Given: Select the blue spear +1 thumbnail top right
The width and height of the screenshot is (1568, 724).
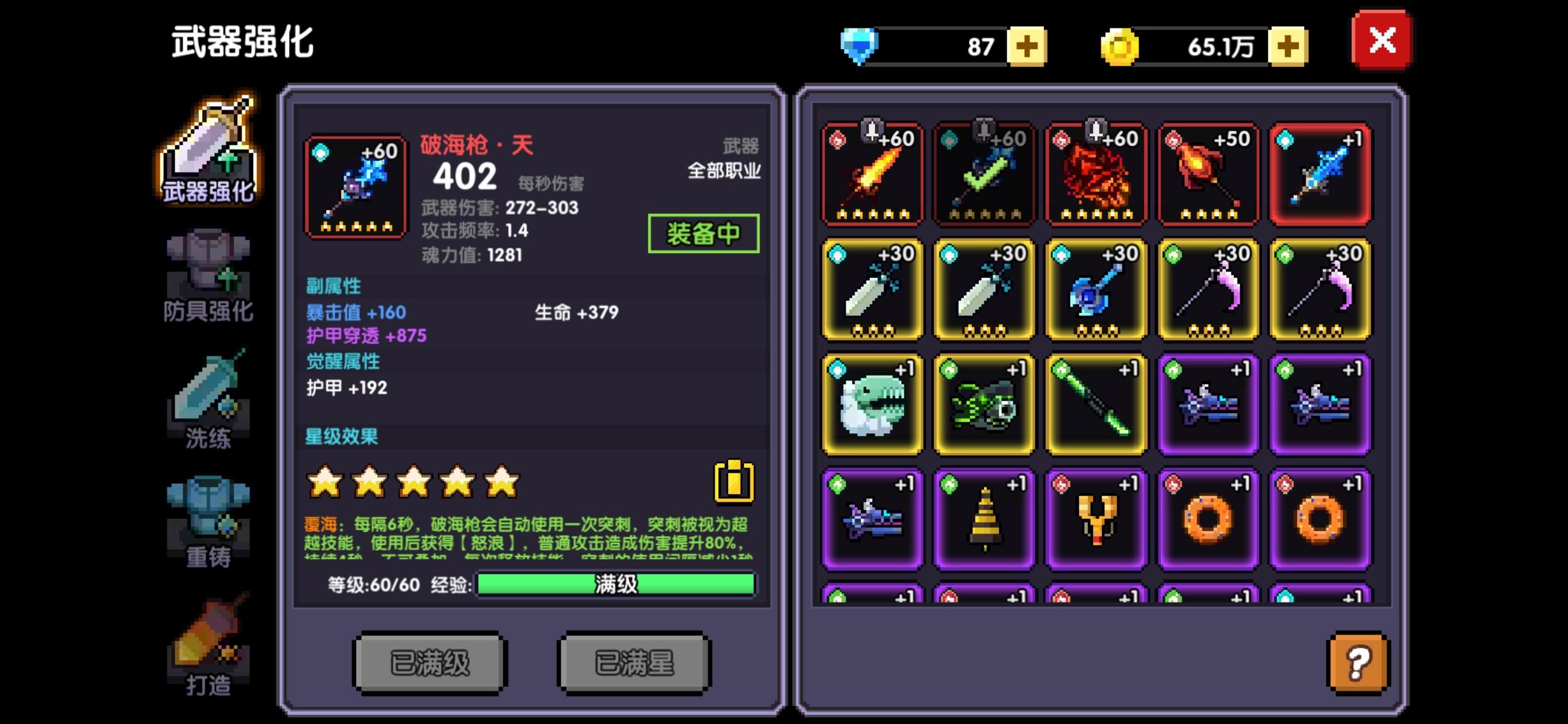Looking at the screenshot, I should 1321,174.
